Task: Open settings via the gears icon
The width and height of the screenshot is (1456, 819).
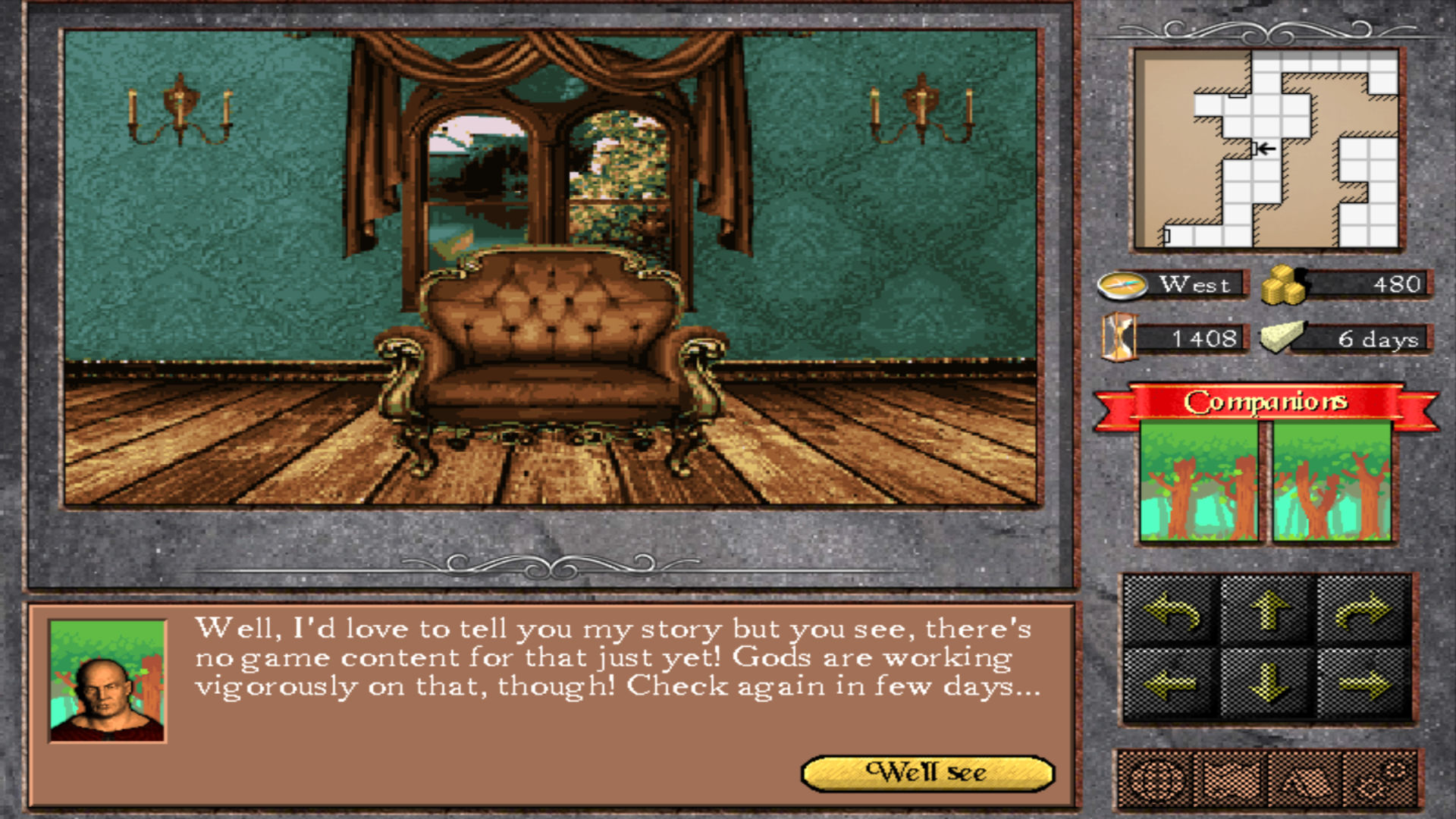Action: [x=1379, y=780]
